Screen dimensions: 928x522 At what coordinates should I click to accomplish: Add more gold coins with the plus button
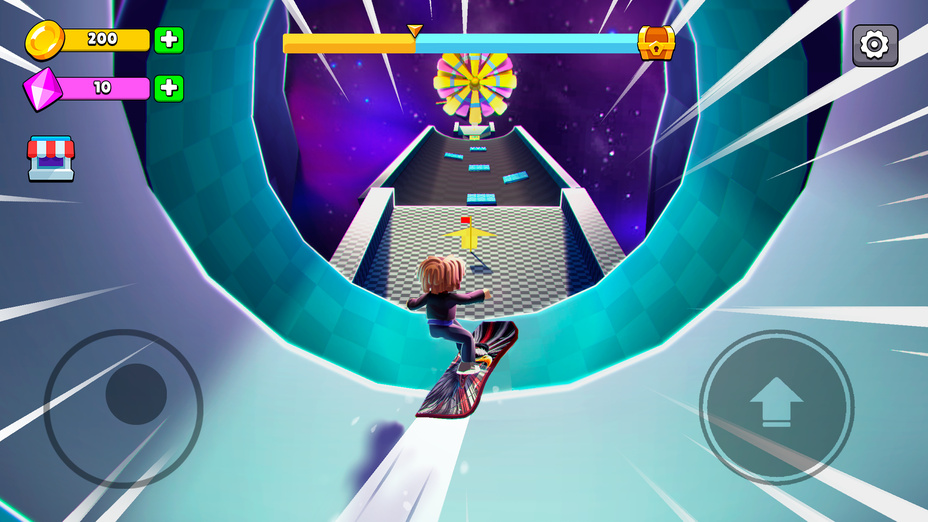pos(169,40)
